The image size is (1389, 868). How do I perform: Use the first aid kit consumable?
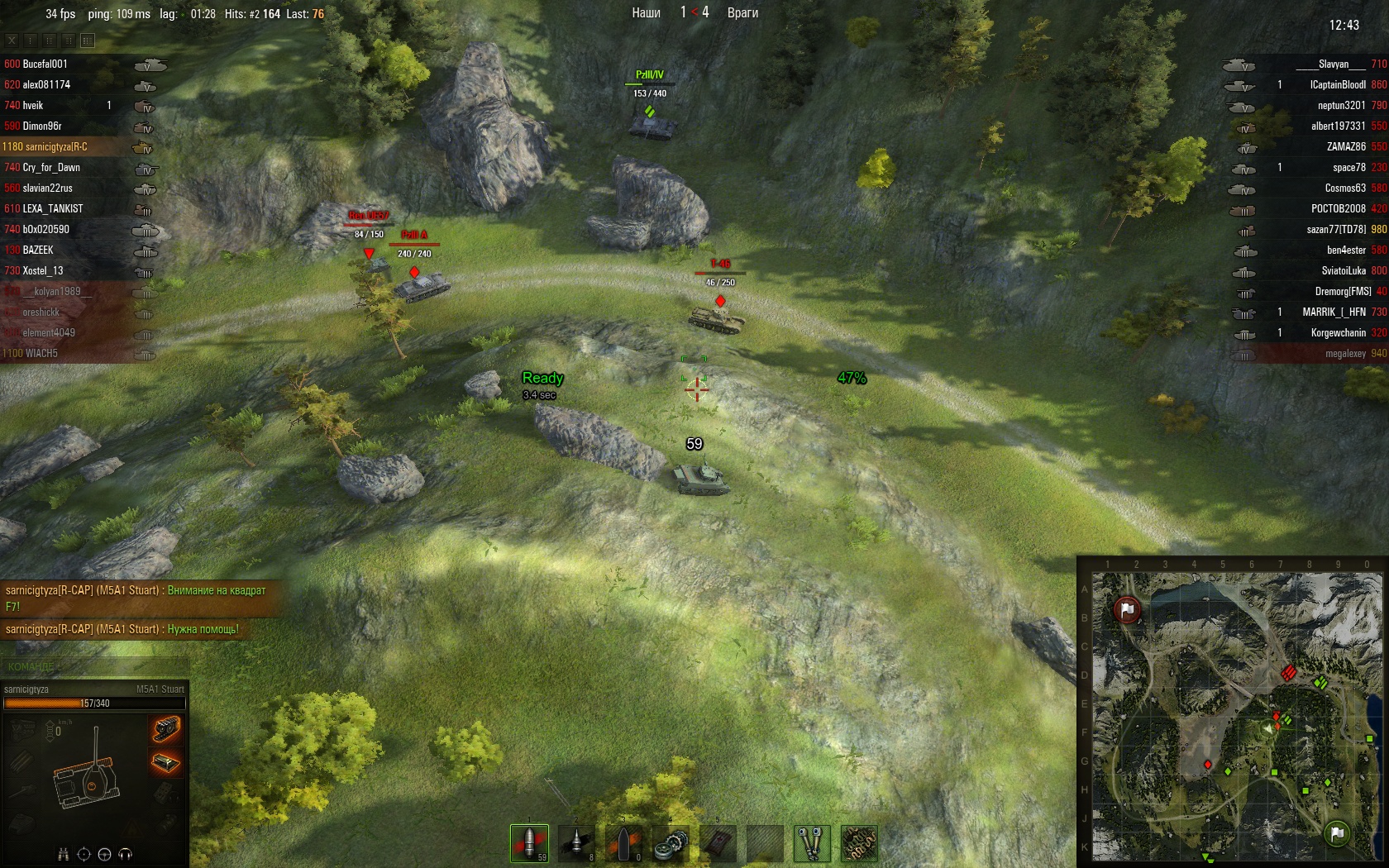tap(718, 843)
